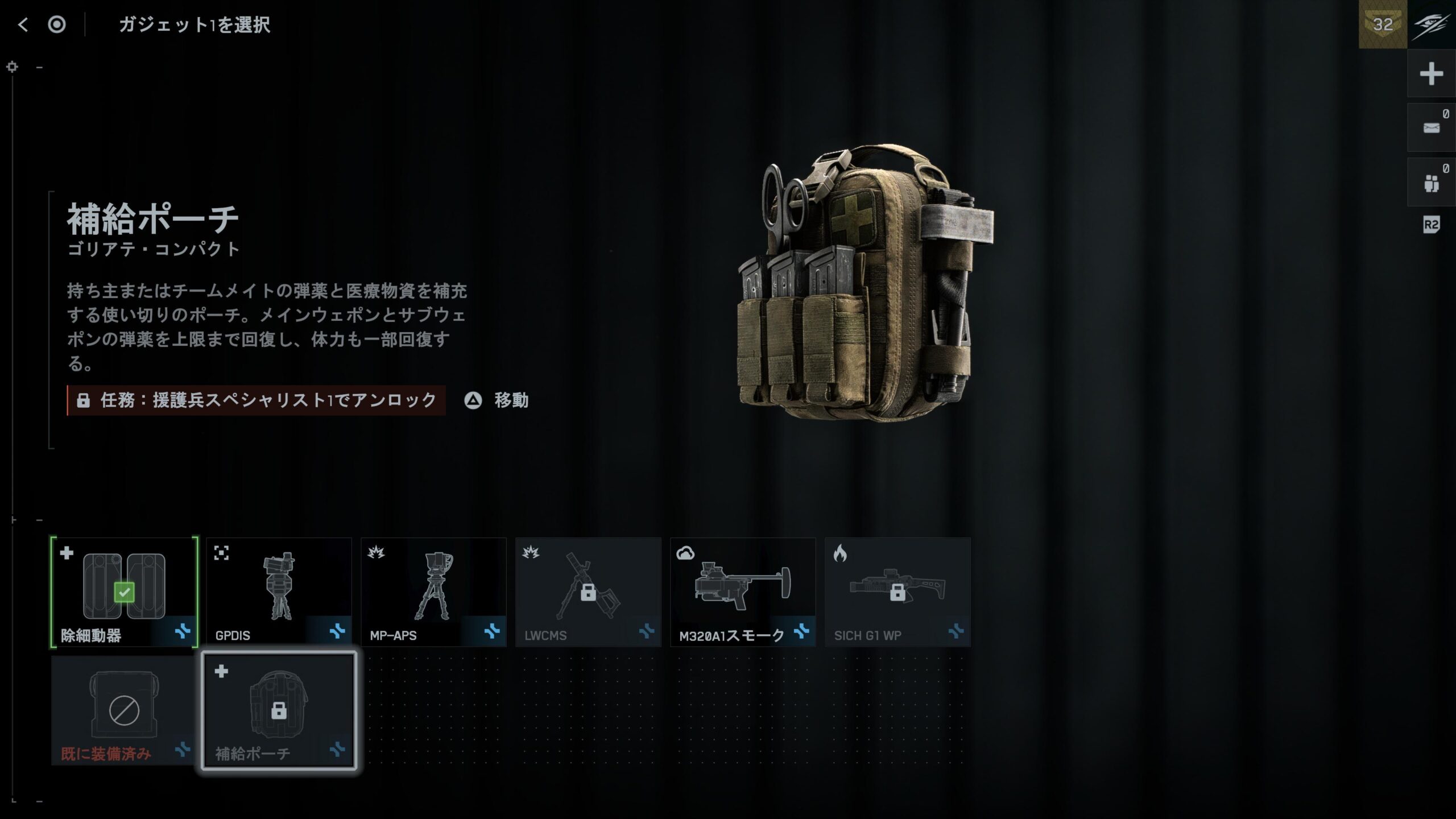This screenshot has width=1456, height=819.
Task: Go back using the left arrow
Action: (23, 24)
